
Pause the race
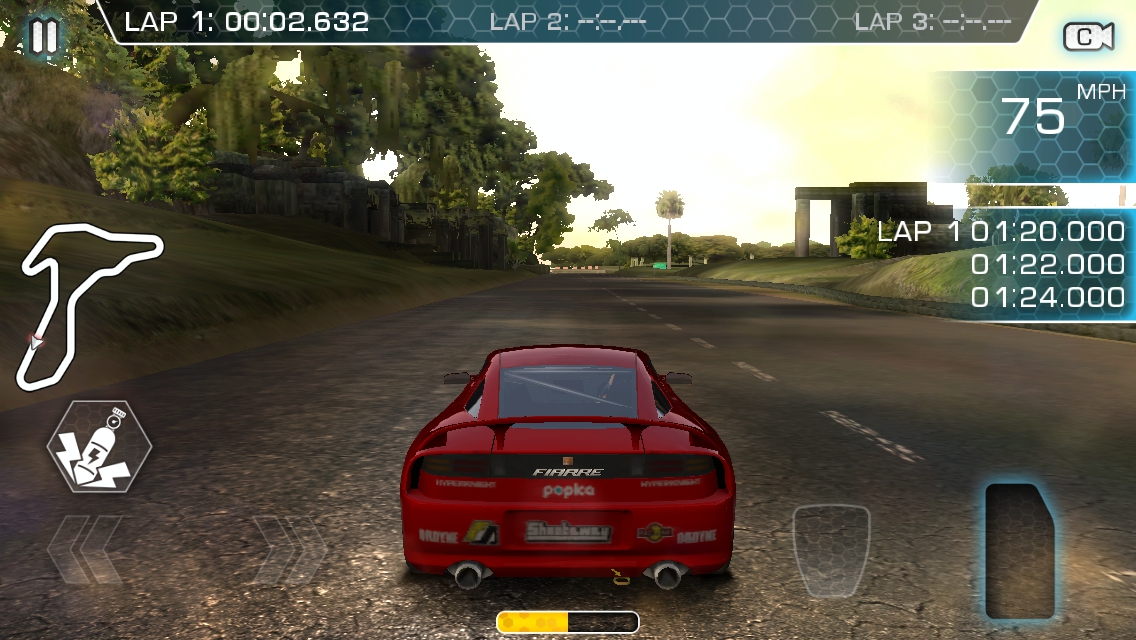43,37
